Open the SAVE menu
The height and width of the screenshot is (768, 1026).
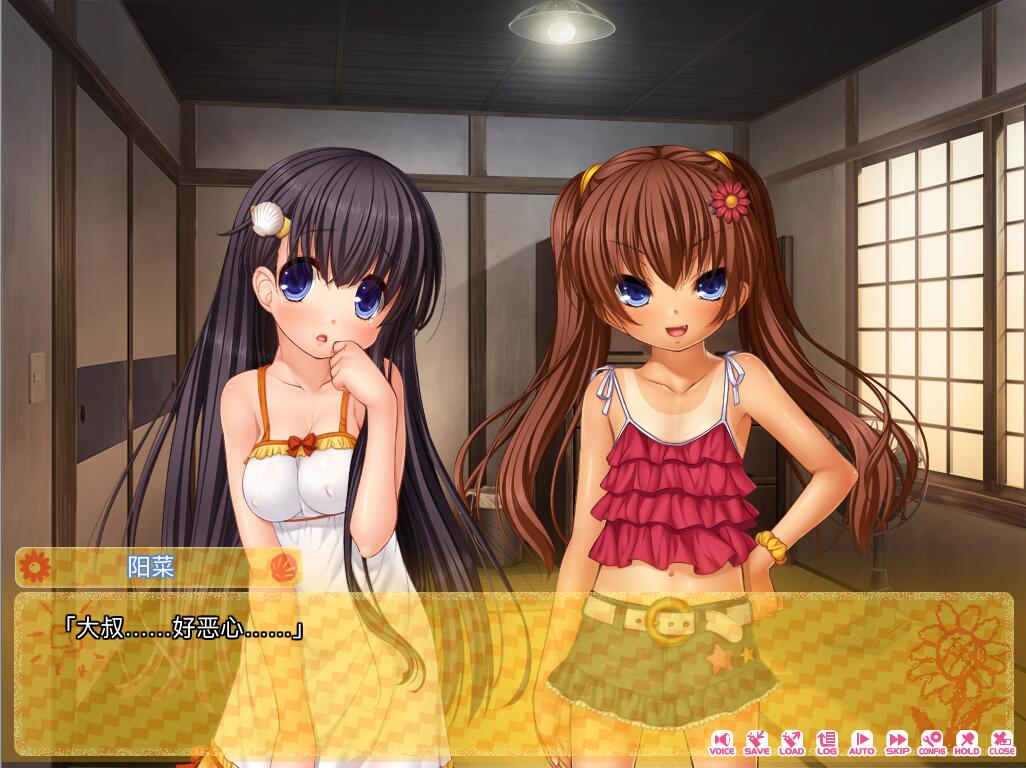click(757, 741)
